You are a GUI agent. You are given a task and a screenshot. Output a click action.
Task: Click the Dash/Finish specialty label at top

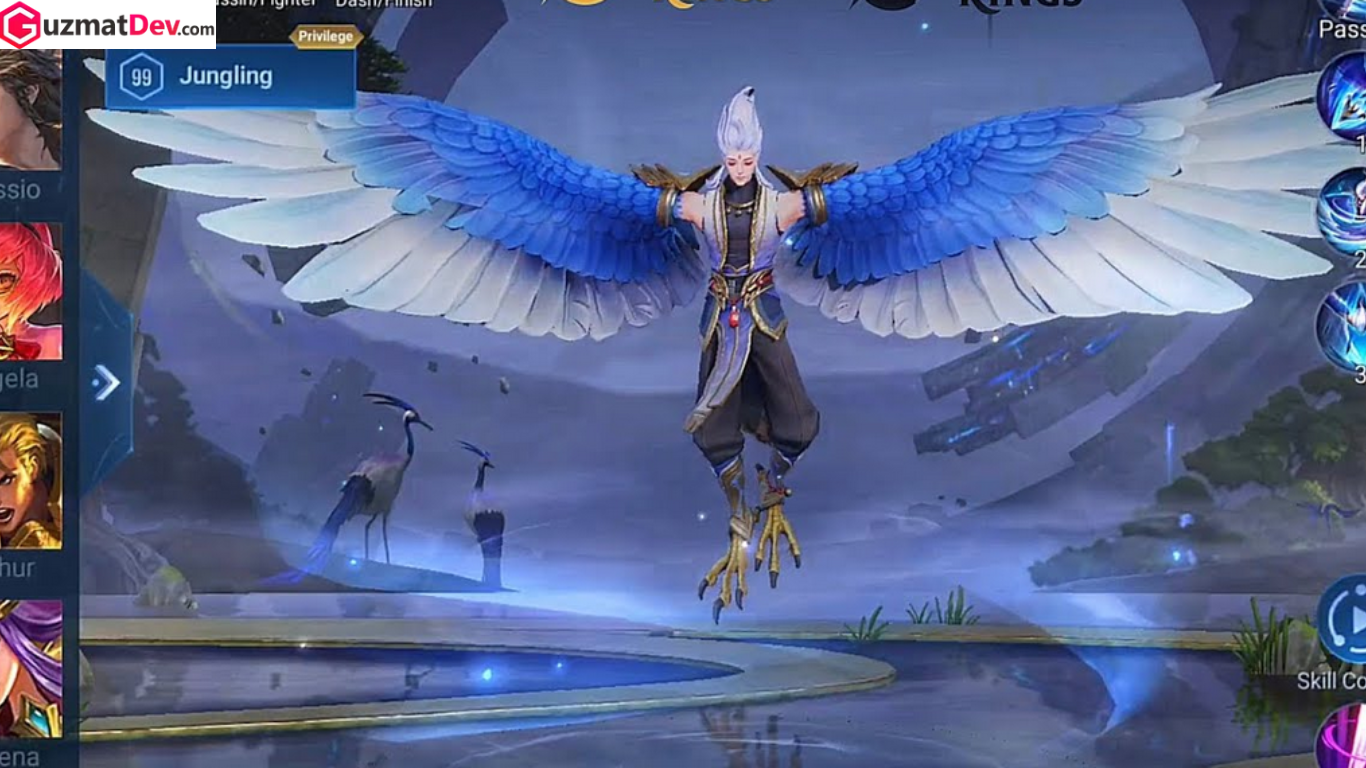(384, 3)
